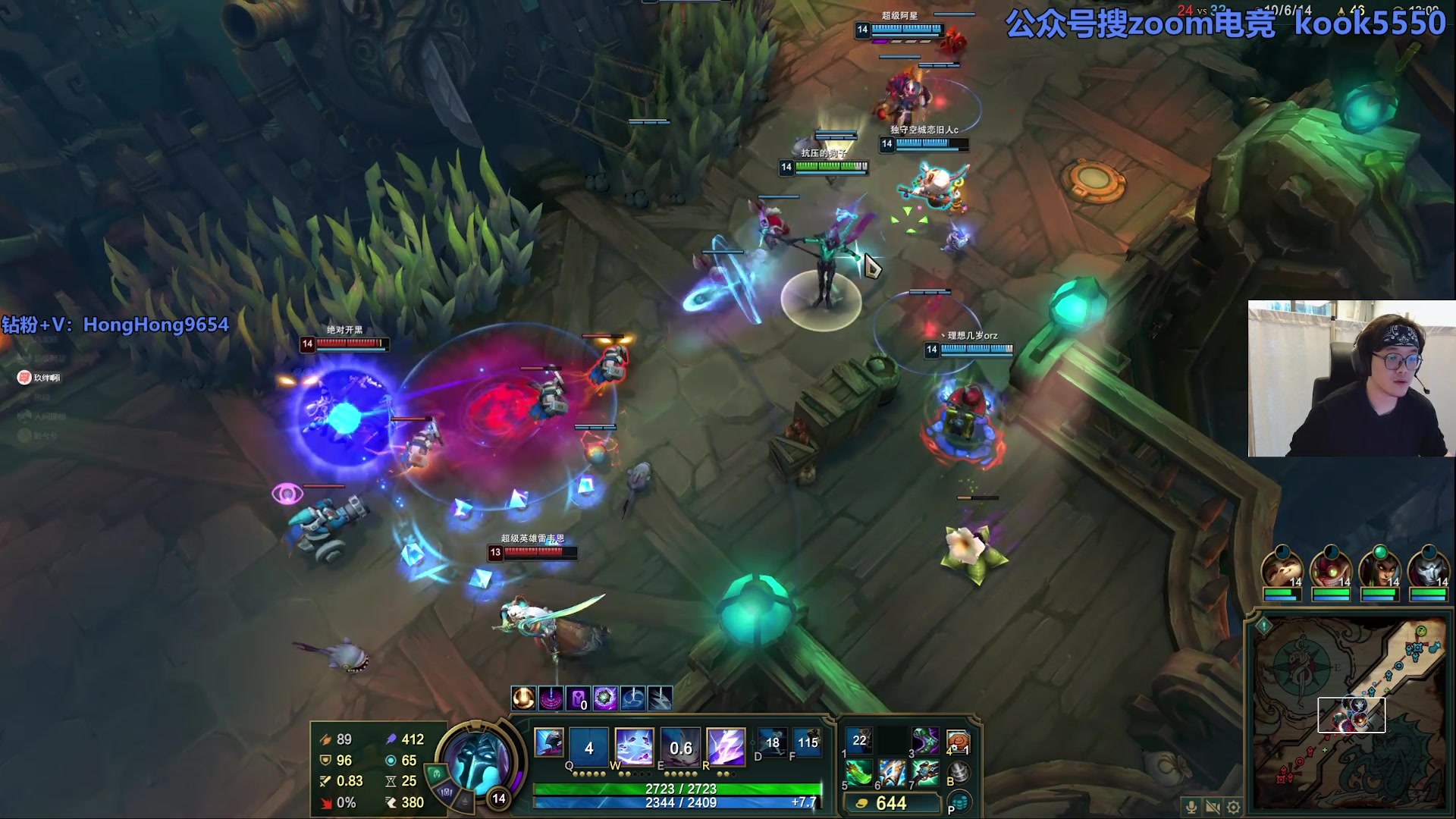The width and height of the screenshot is (1456, 819).
Task: Select Teemo's teammate portrait
Action: (x=1282, y=569)
